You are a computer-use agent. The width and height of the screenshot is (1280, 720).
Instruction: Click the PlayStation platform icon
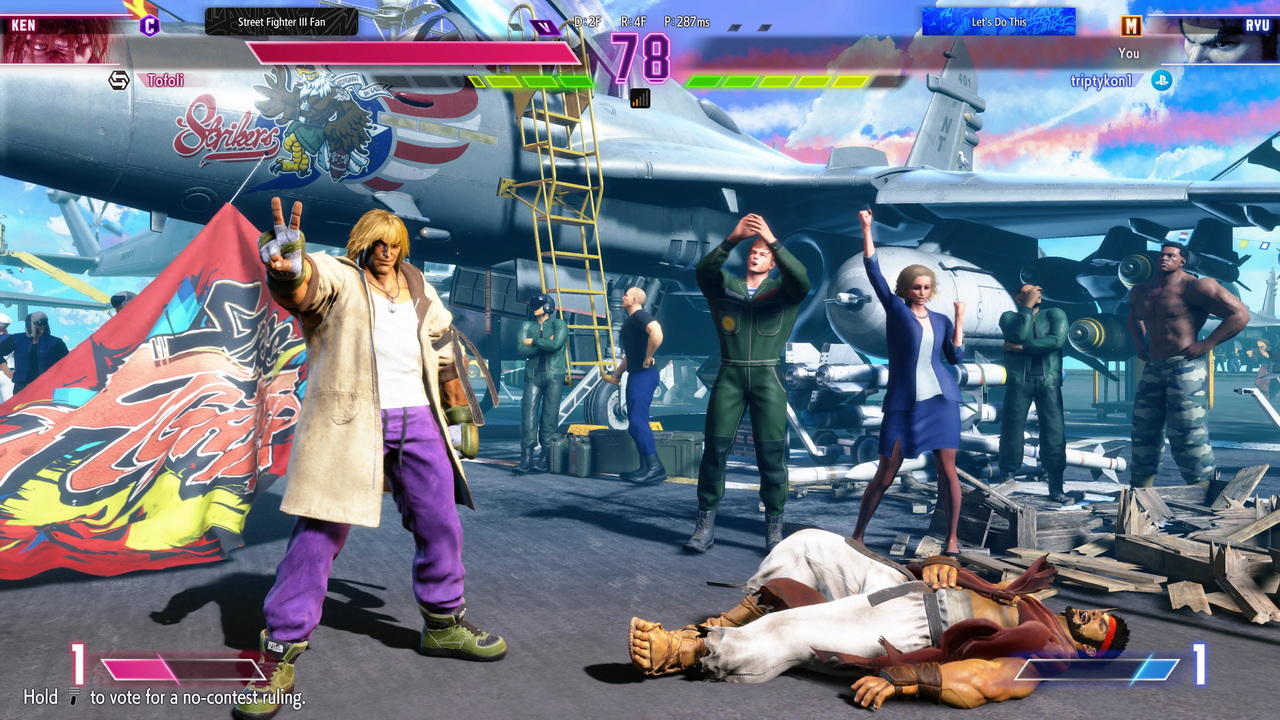[1161, 81]
